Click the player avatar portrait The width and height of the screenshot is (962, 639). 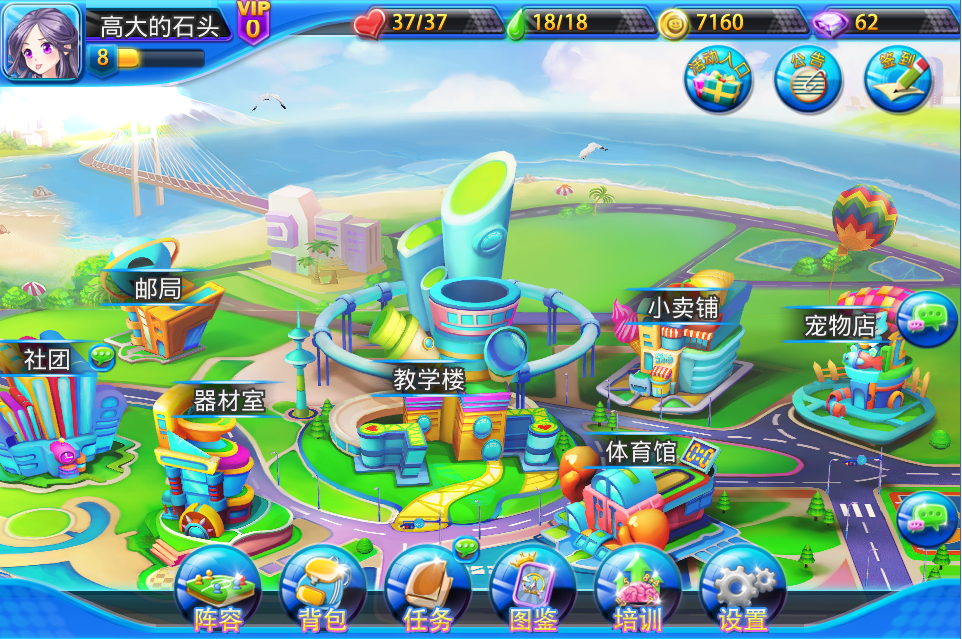click(41, 42)
